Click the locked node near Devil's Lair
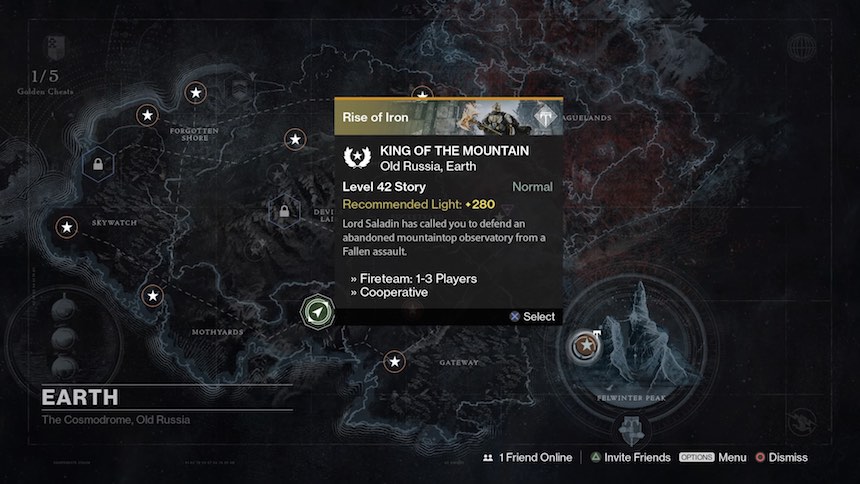Screen dimensions: 860x484 click(285, 211)
